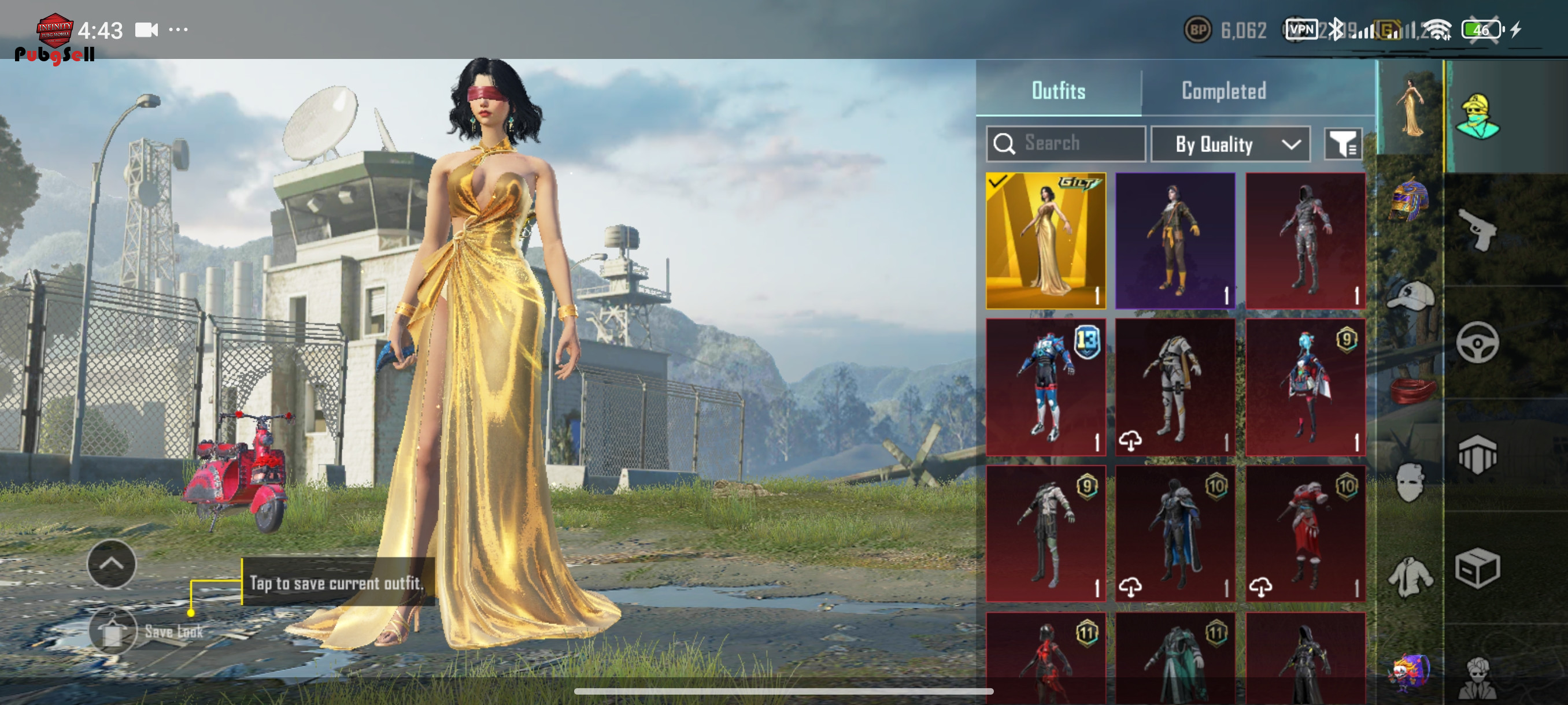1568x705 pixels.
Task: Show the helmet headgear subcategory
Action: click(x=1410, y=199)
